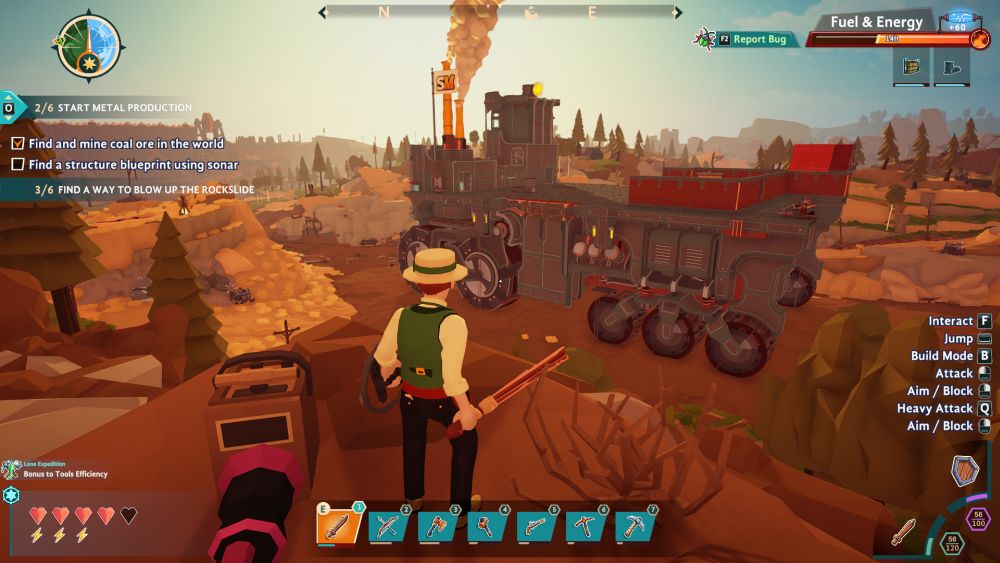
Task: Toggle the find and mine coal ore objective
Action: (x=18, y=144)
